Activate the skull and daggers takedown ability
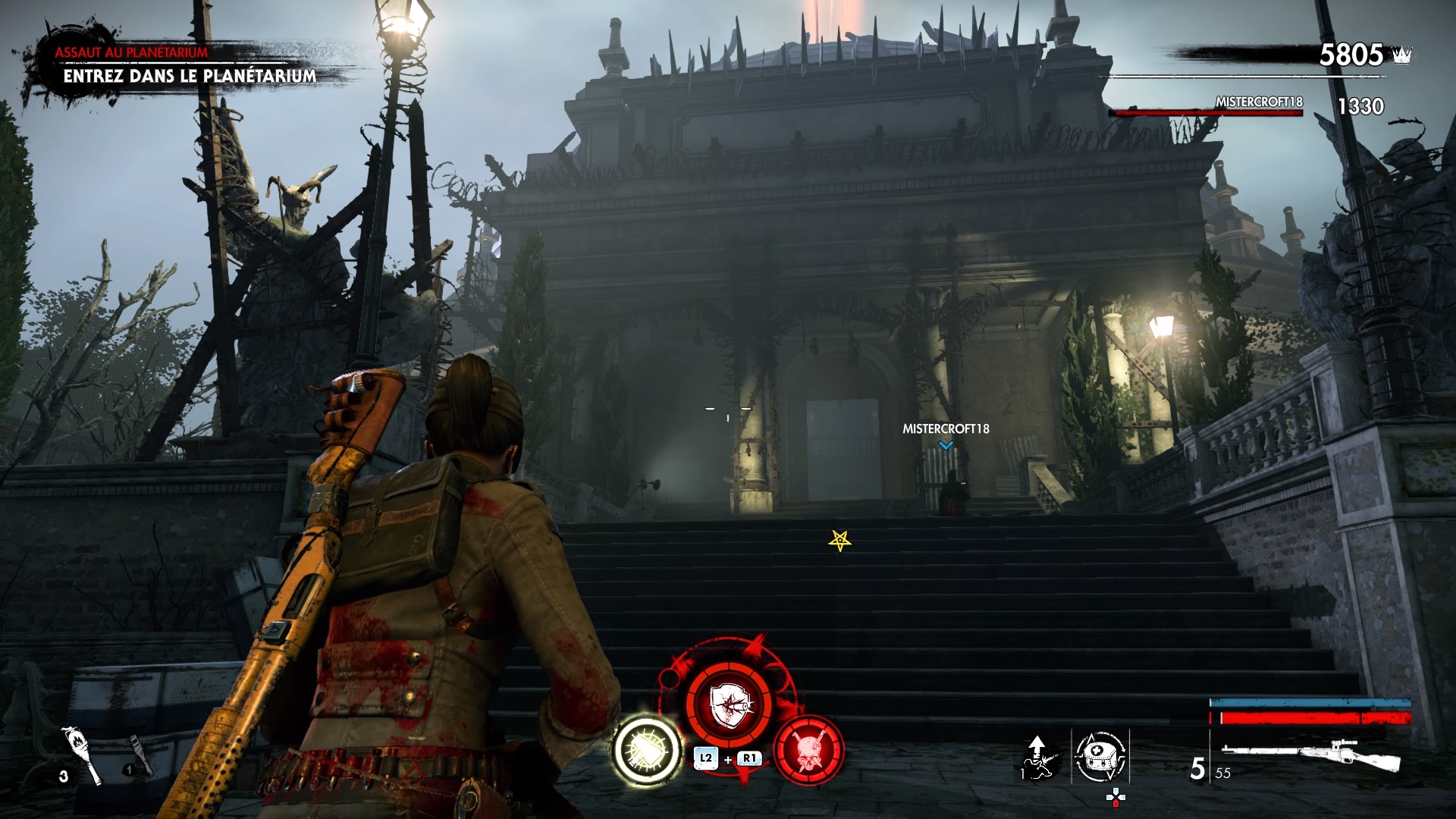 click(x=808, y=749)
